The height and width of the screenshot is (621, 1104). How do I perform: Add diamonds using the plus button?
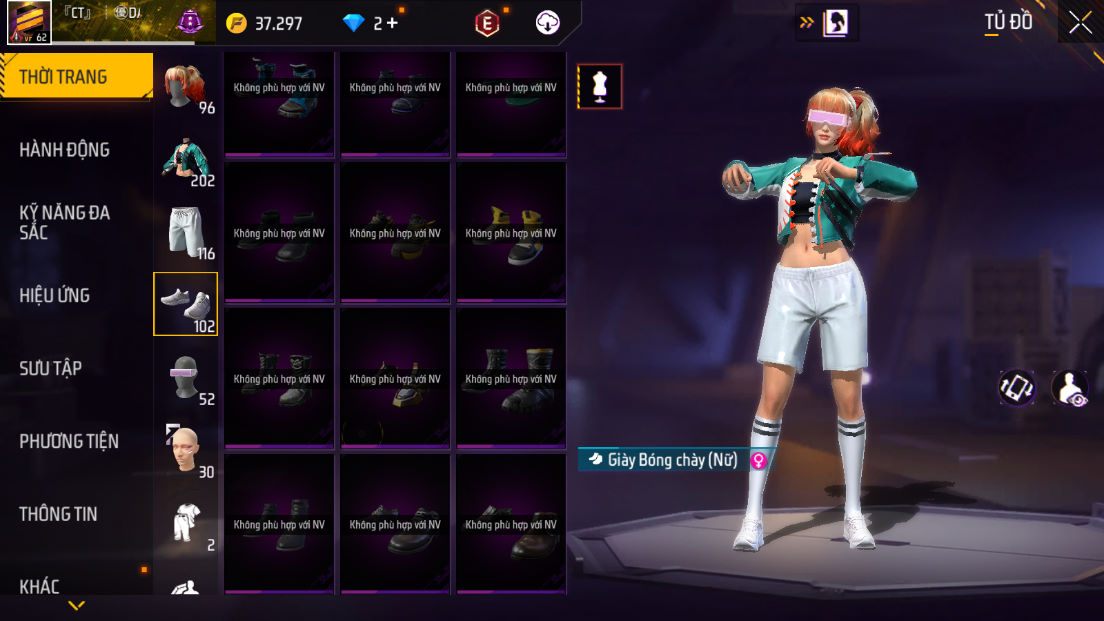(x=392, y=23)
